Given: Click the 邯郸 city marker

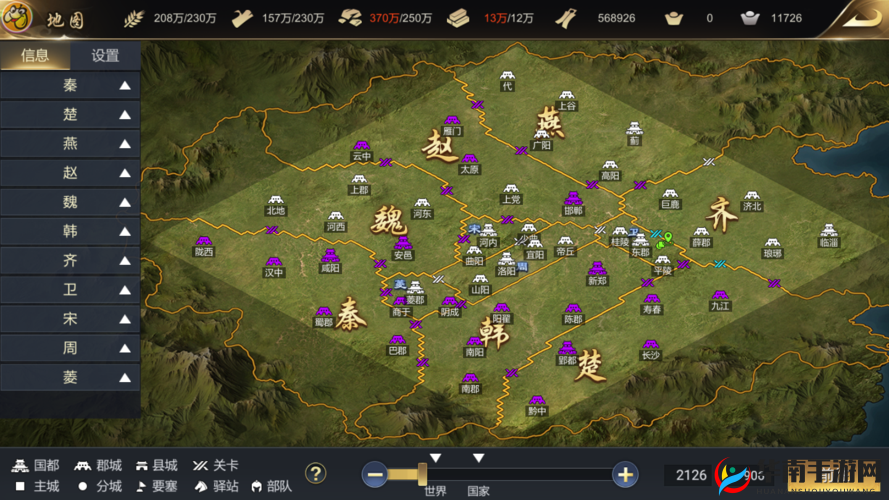Looking at the screenshot, I should (573, 200).
